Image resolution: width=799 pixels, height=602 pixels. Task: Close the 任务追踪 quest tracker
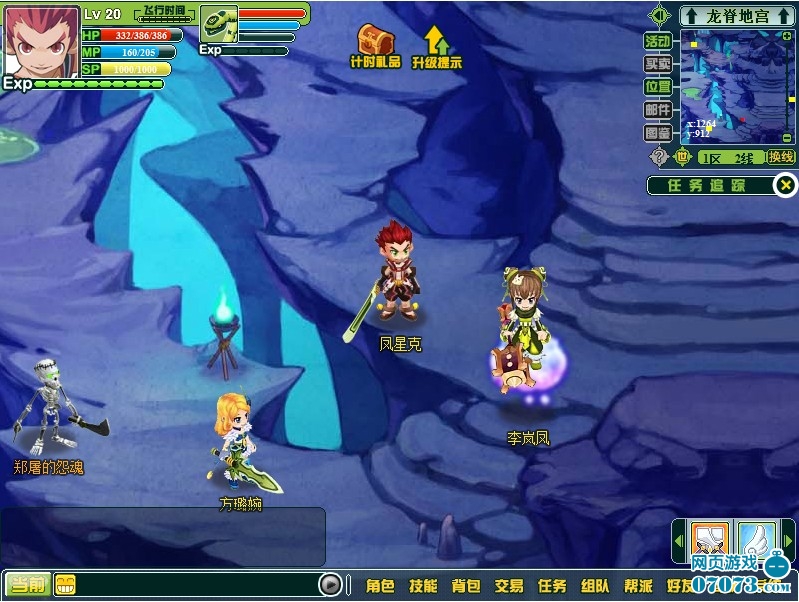point(786,185)
